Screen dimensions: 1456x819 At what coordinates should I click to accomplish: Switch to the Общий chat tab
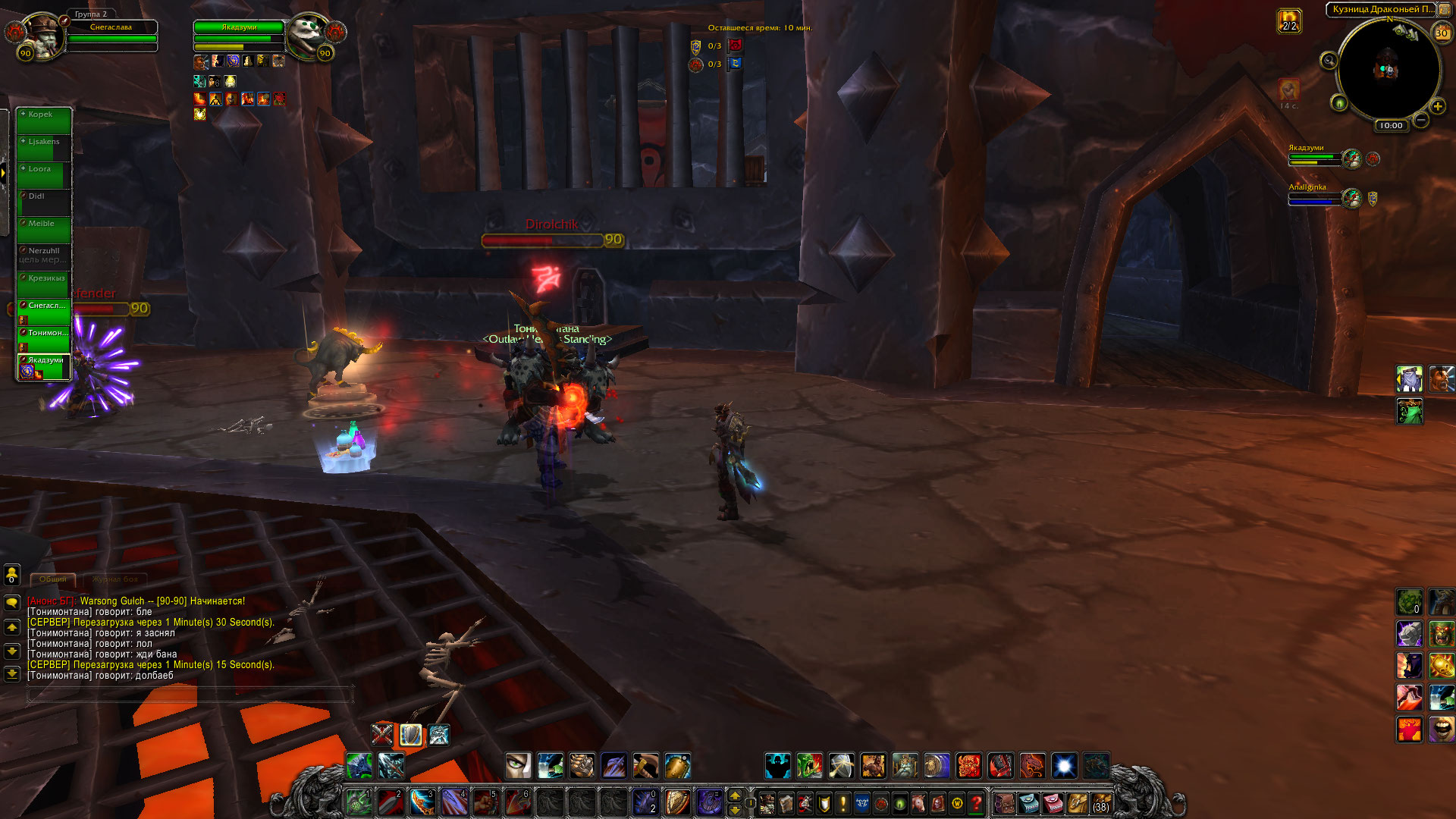53,579
